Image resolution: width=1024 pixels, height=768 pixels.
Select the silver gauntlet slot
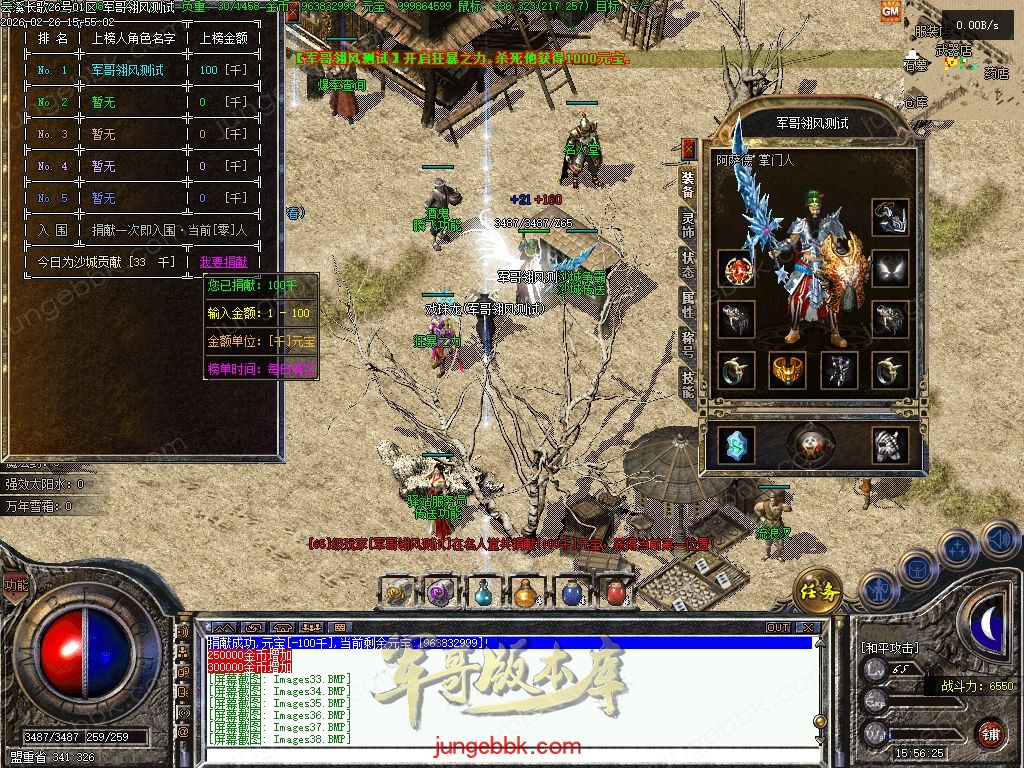[889, 444]
